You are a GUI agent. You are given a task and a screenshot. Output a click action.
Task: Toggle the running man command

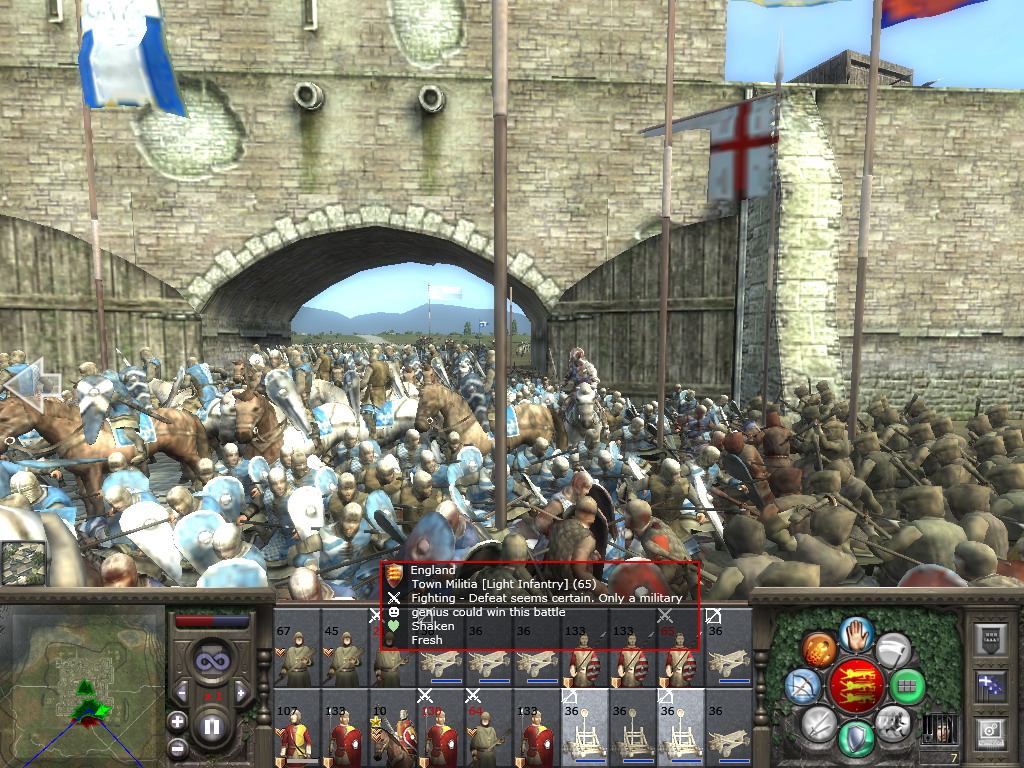(x=892, y=722)
